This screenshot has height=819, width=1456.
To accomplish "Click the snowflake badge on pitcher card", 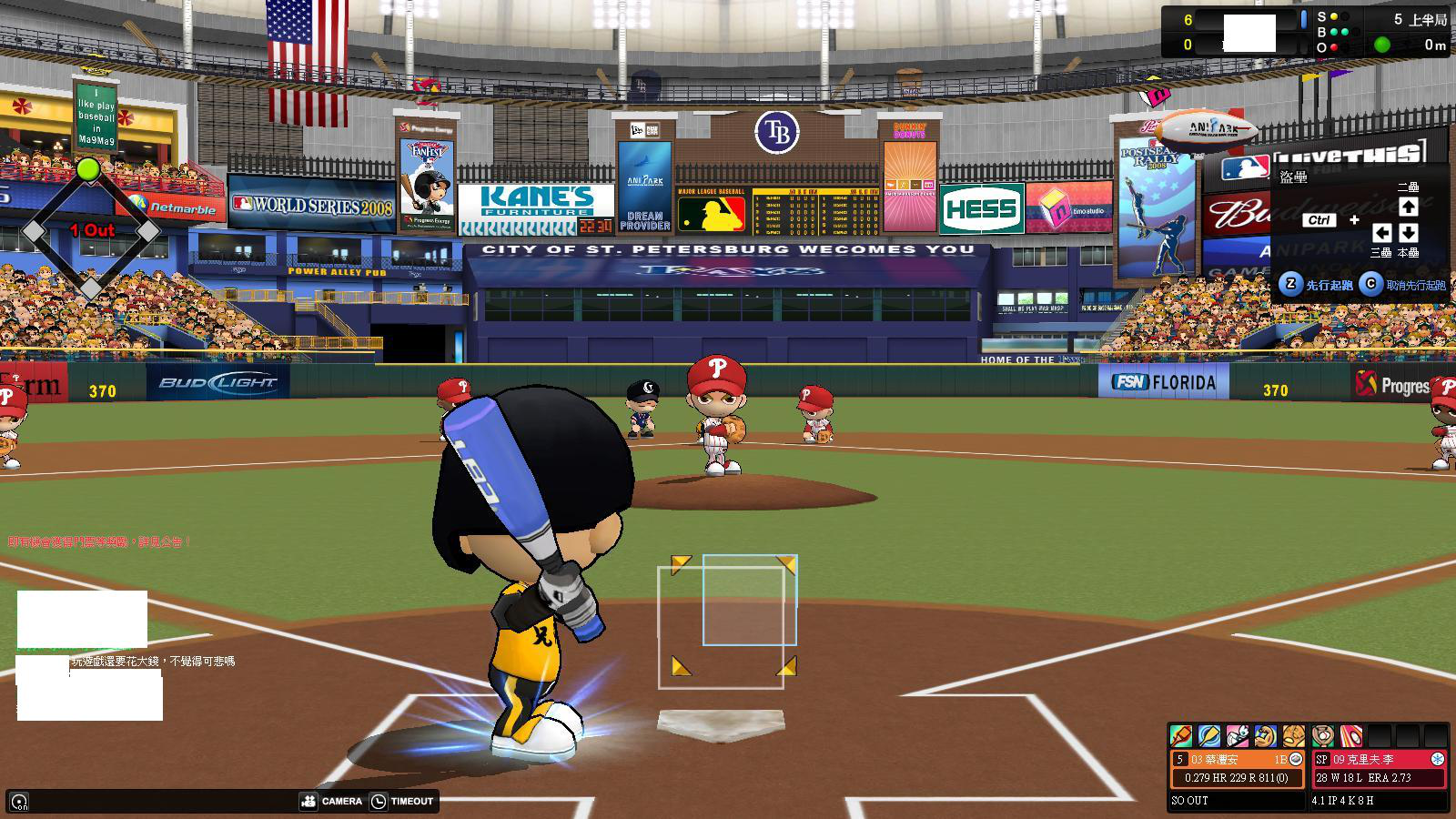I will click(x=1438, y=759).
